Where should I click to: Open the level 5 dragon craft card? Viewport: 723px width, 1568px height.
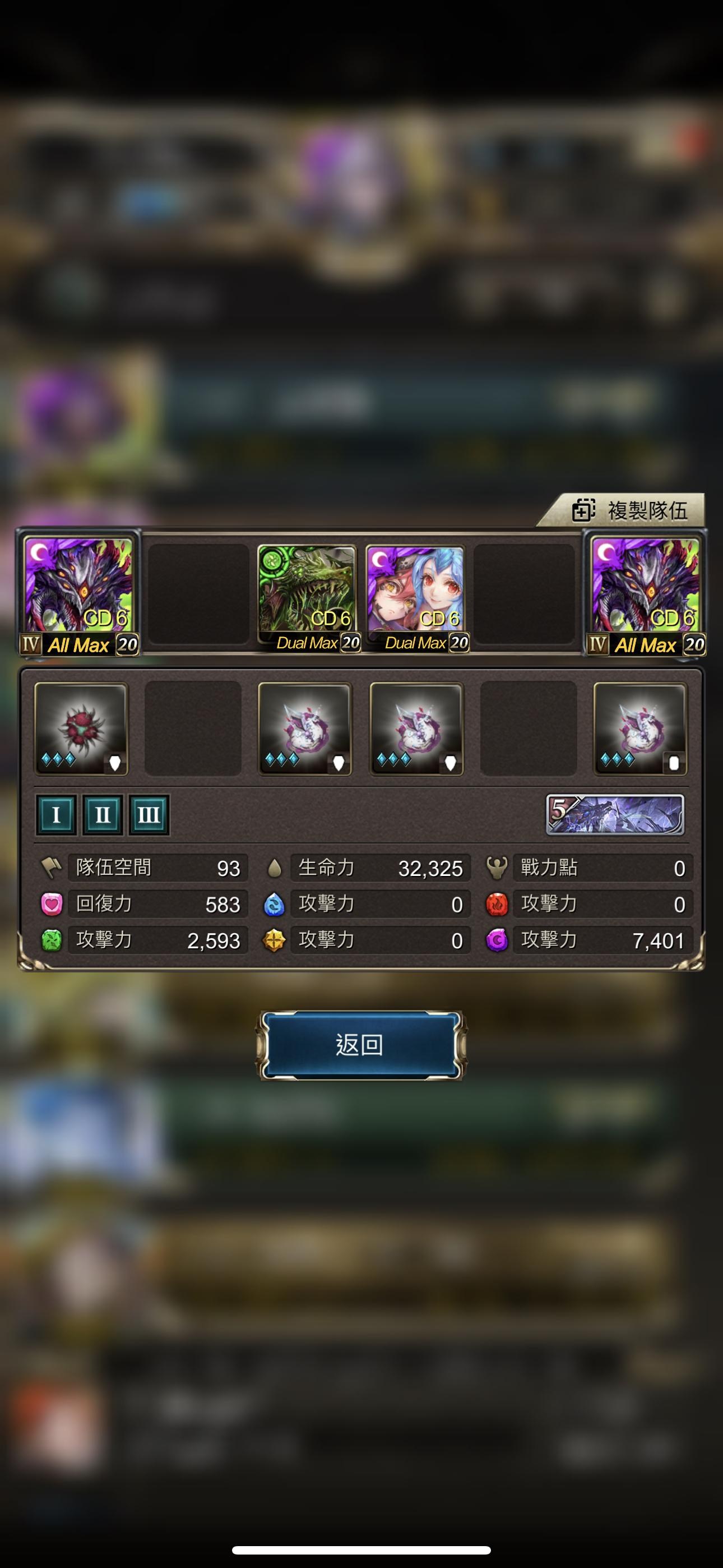[615, 815]
